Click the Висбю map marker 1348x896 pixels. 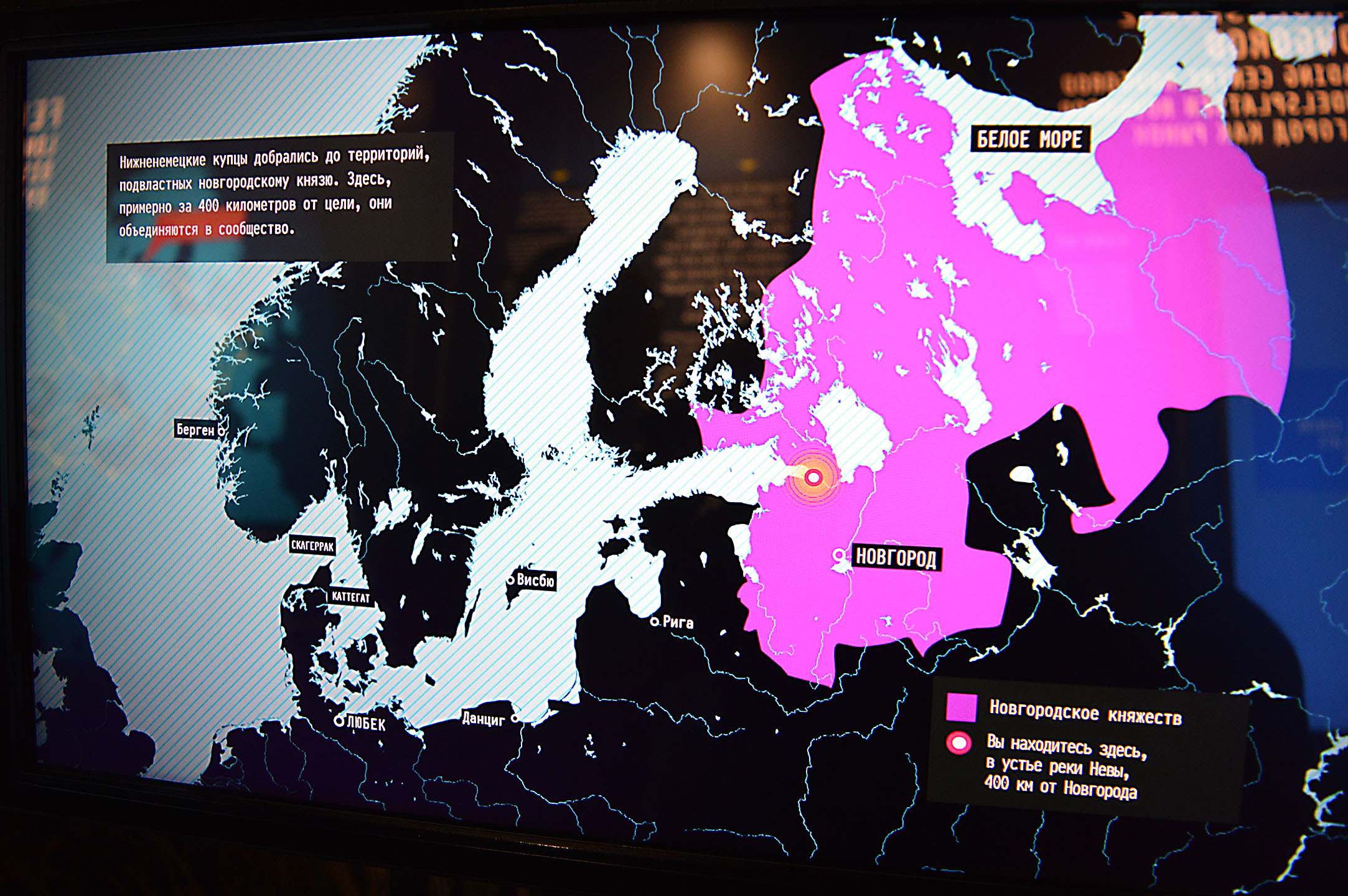coord(510,581)
